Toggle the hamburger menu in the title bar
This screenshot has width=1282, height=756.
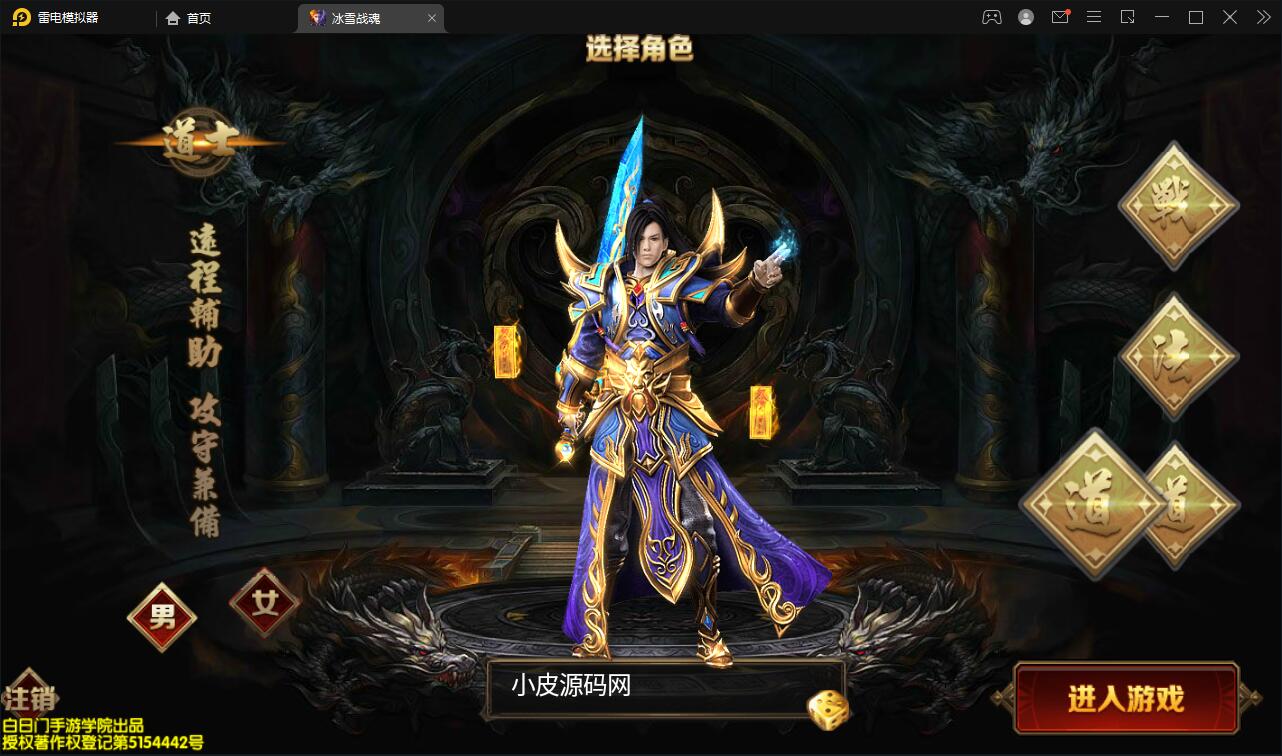point(1093,17)
